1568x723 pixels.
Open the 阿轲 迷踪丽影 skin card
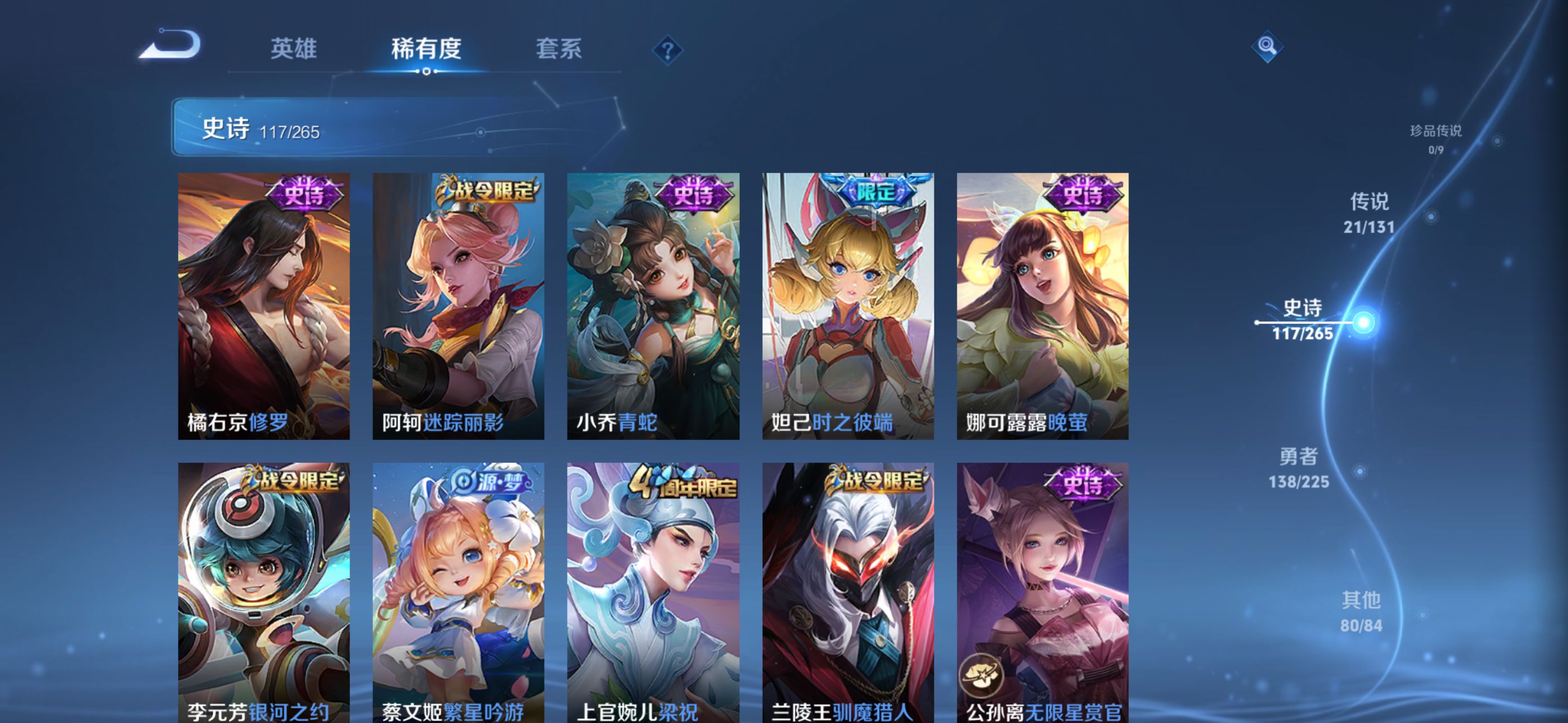click(x=458, y=305)
